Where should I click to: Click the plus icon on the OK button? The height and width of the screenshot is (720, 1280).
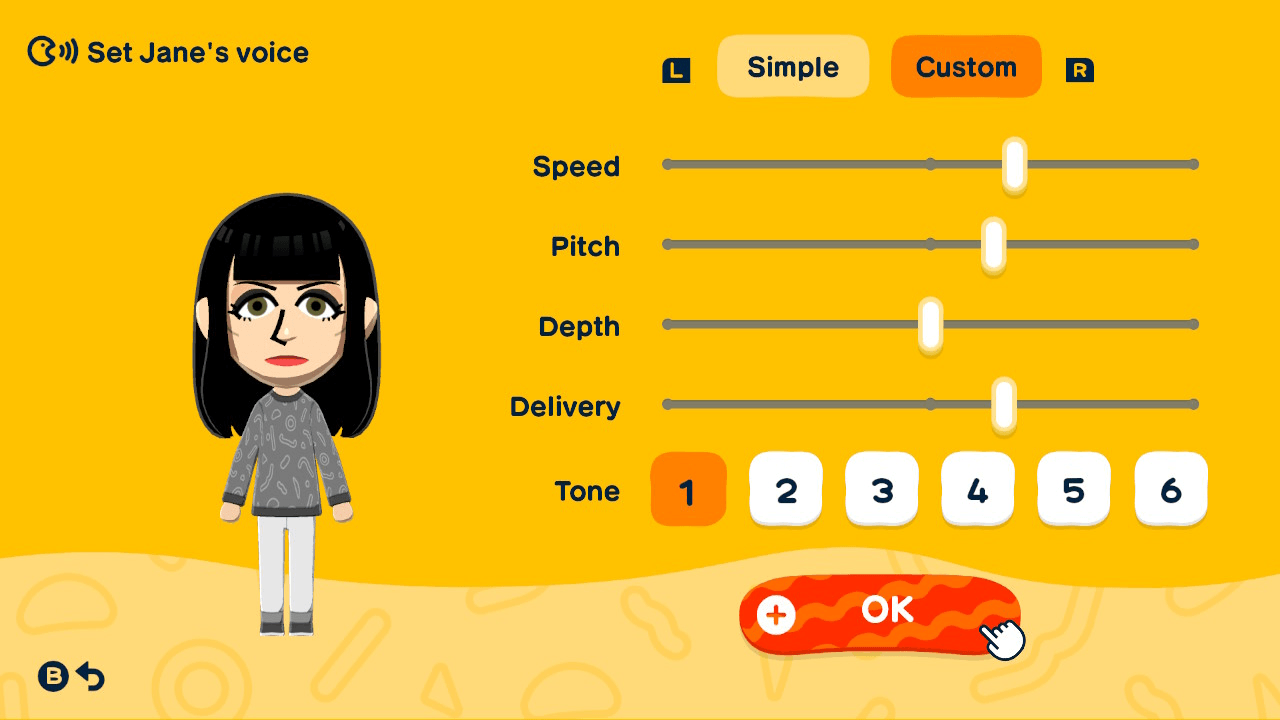click(773, 616)
